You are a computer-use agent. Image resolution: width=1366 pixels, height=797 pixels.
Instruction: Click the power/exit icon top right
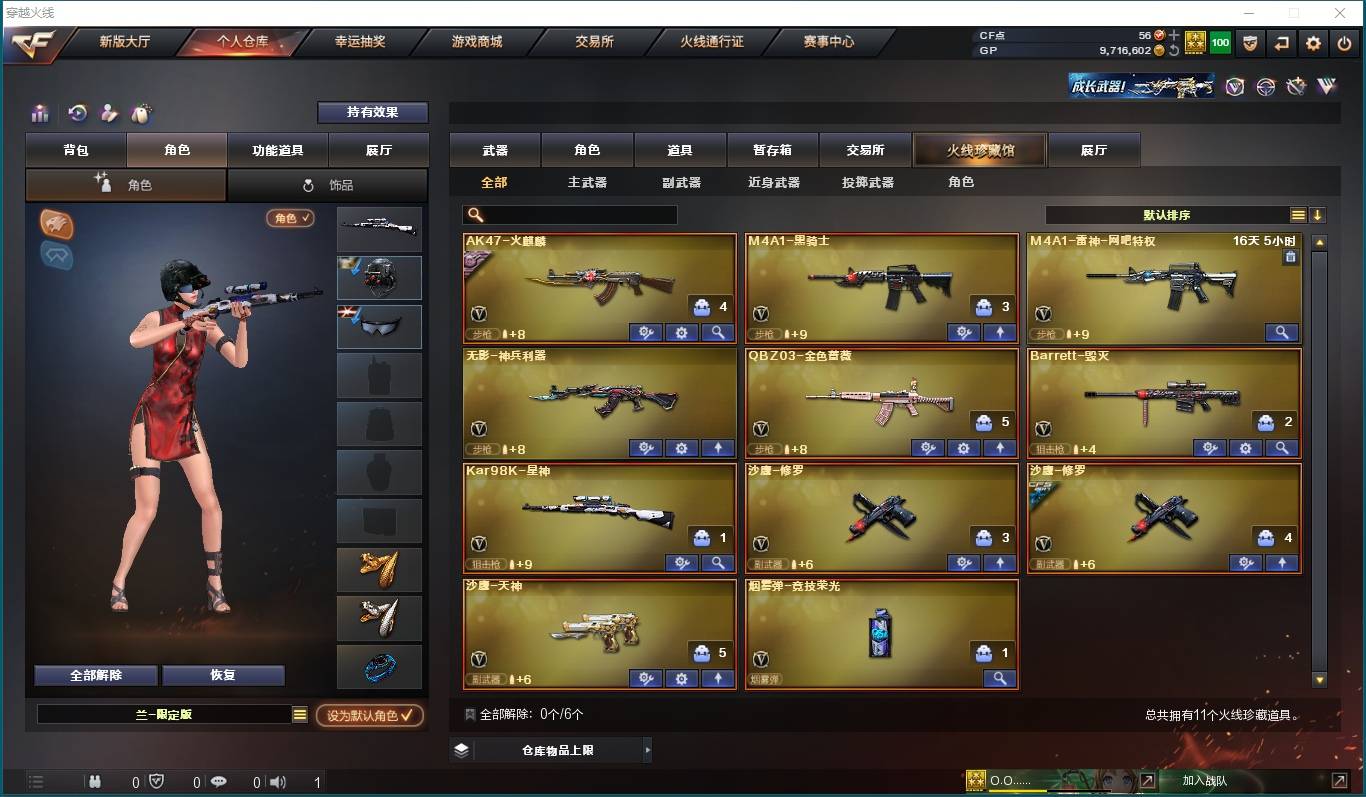point(1344,44)
